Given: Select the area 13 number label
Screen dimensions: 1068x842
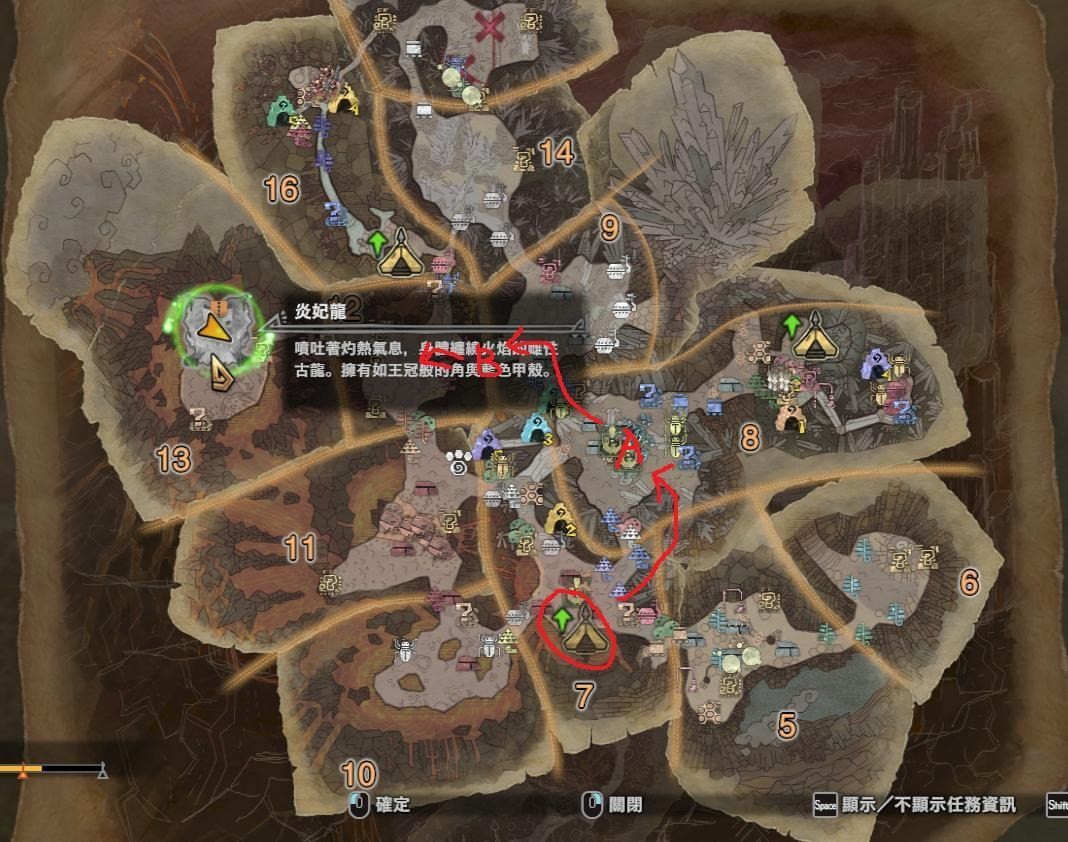Looking at the screenshot, I should pyautogui.click(x=173, y=459).
